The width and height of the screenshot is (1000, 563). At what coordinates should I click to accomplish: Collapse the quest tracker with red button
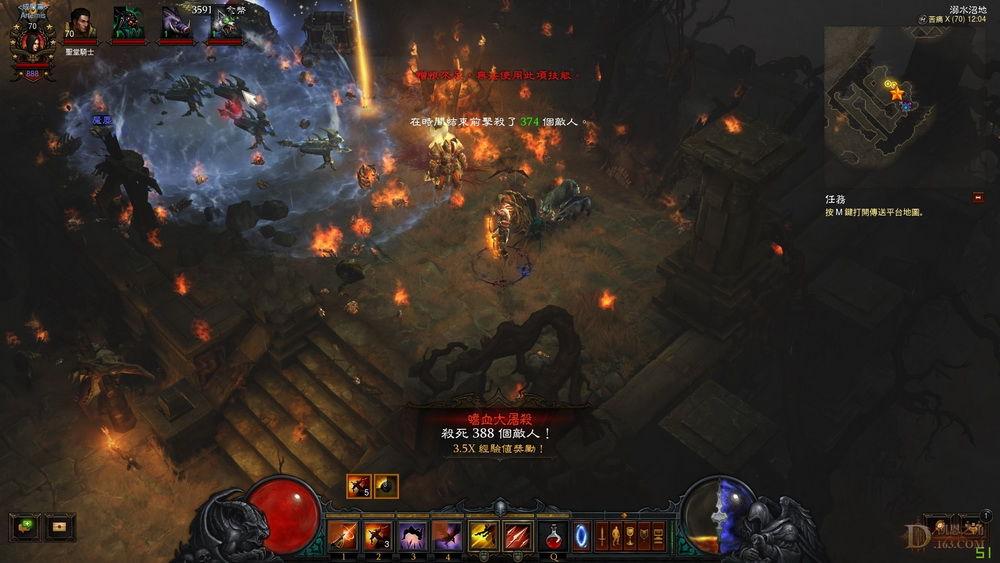[977, 197]
